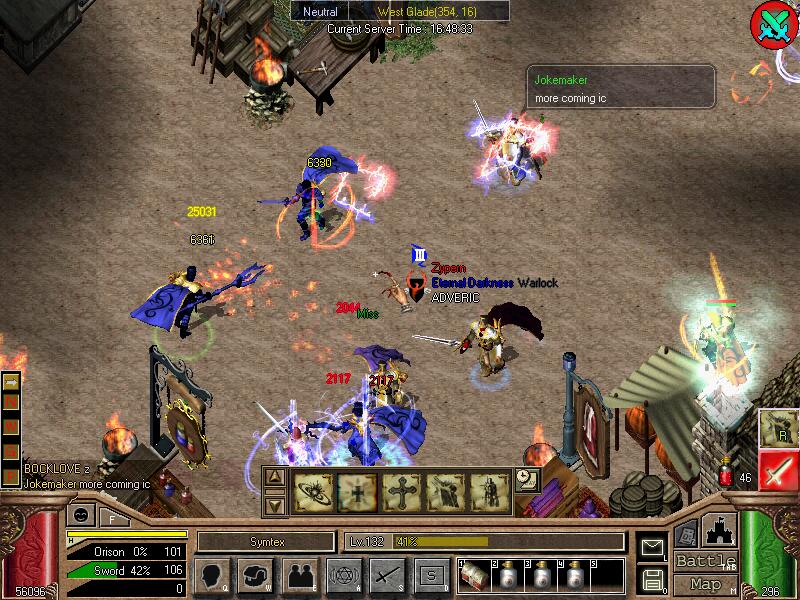Click the F tab above the stats
The width and height of the screenshot is (800, 600).
[x=110, y=517]
